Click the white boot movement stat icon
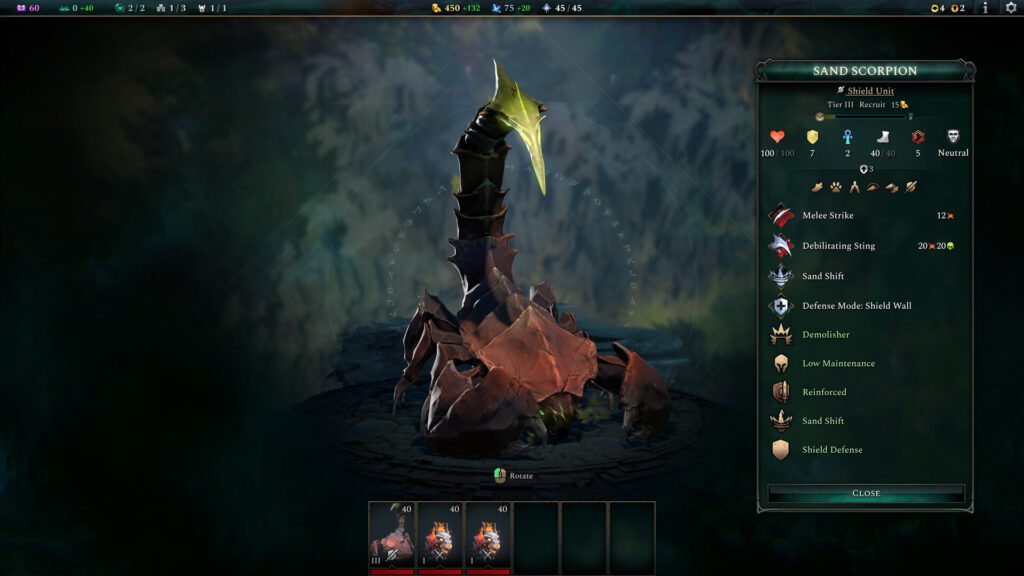1024x576 pixels. (883, 137)
